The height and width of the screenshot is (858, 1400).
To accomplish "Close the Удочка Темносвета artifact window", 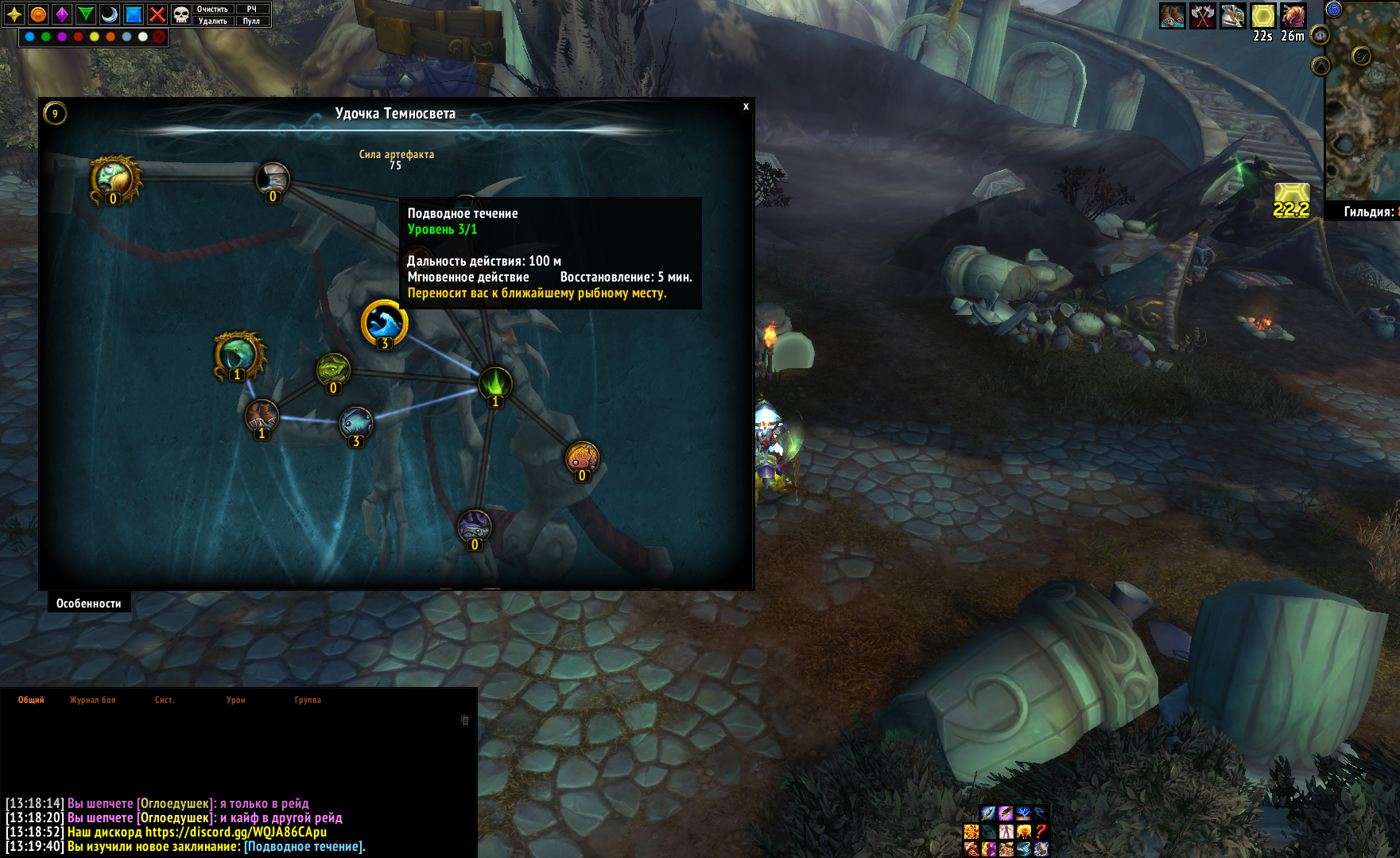I will tap(746, 107).
